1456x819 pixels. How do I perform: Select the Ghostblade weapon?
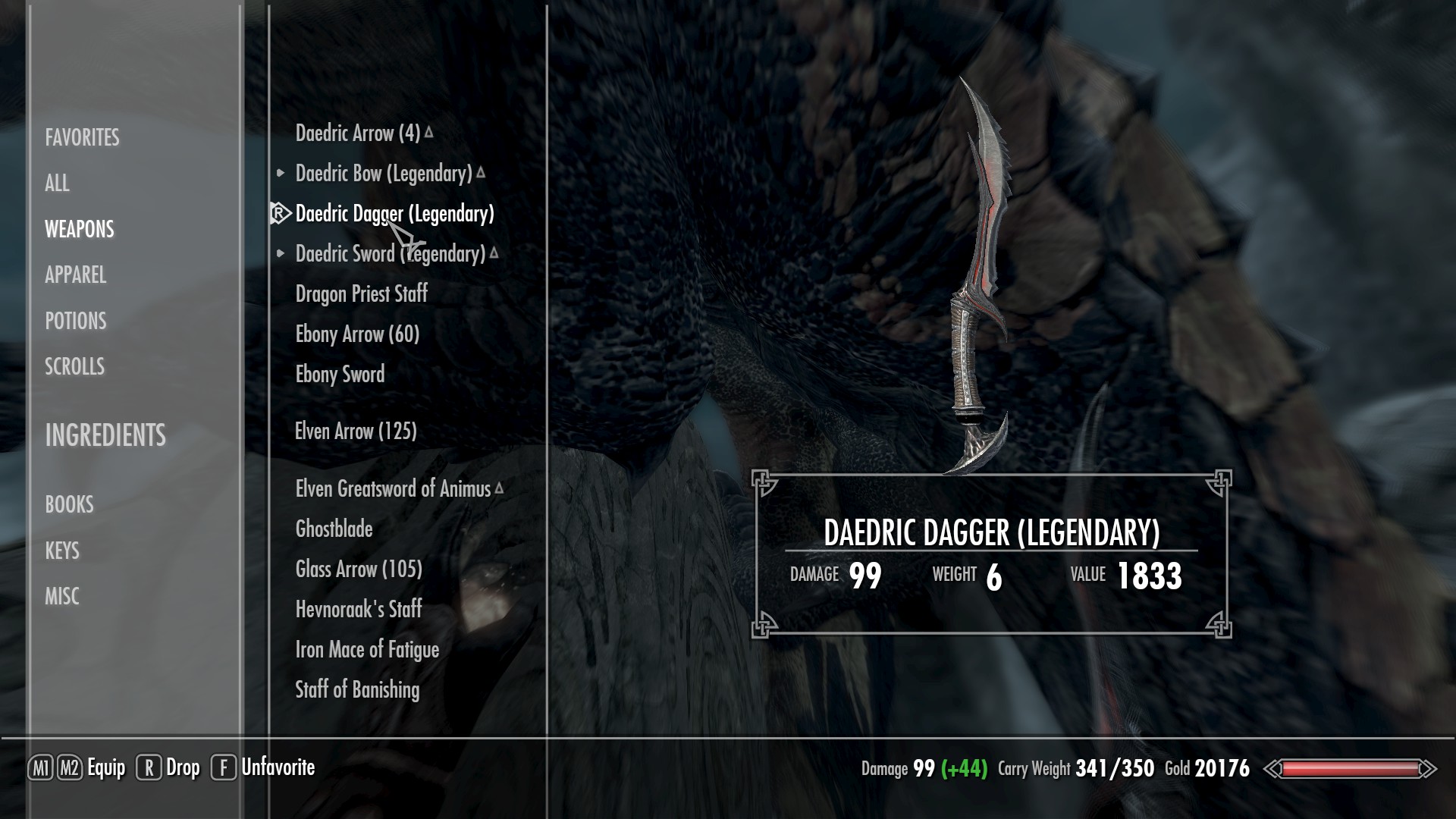point(334,529)
